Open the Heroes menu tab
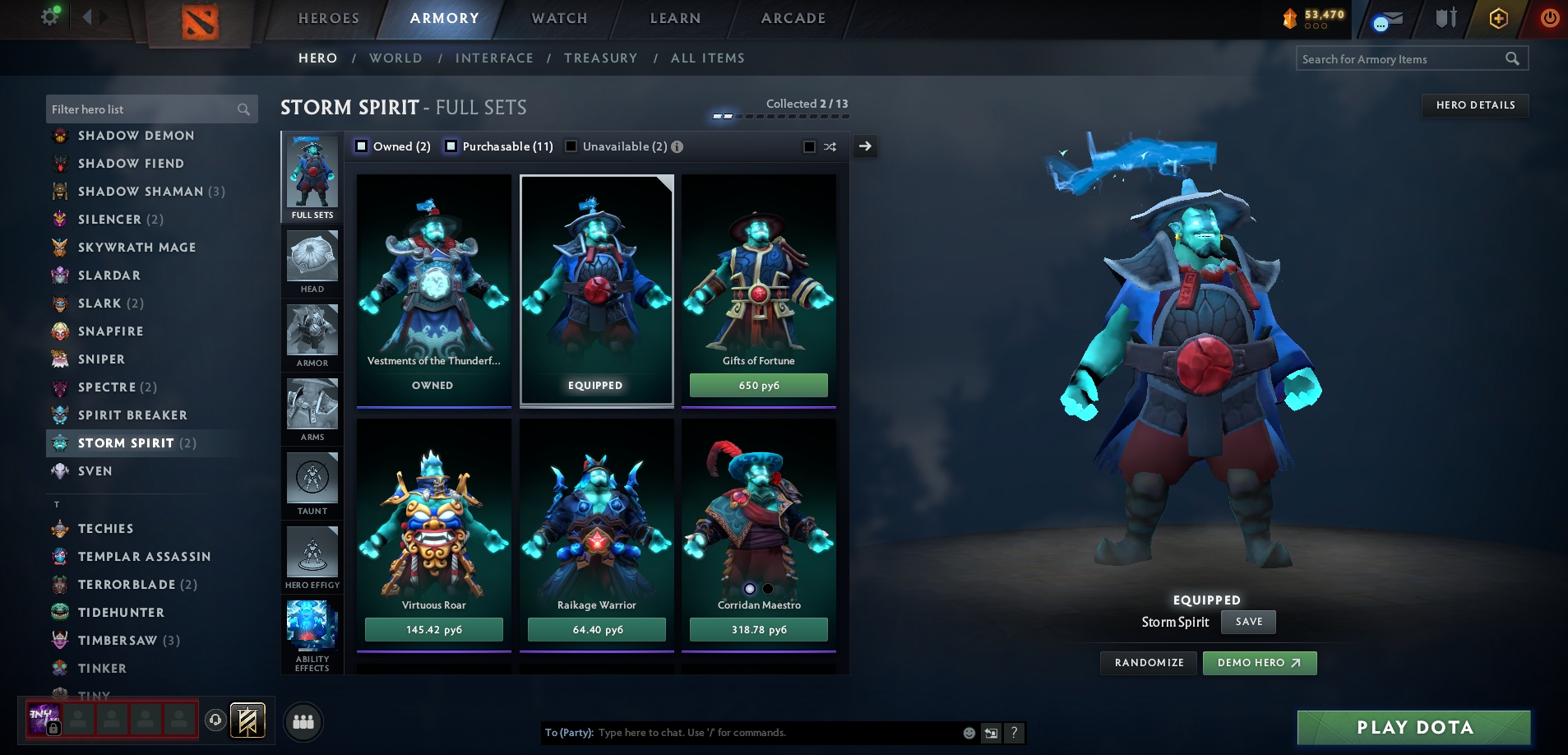 328,18
